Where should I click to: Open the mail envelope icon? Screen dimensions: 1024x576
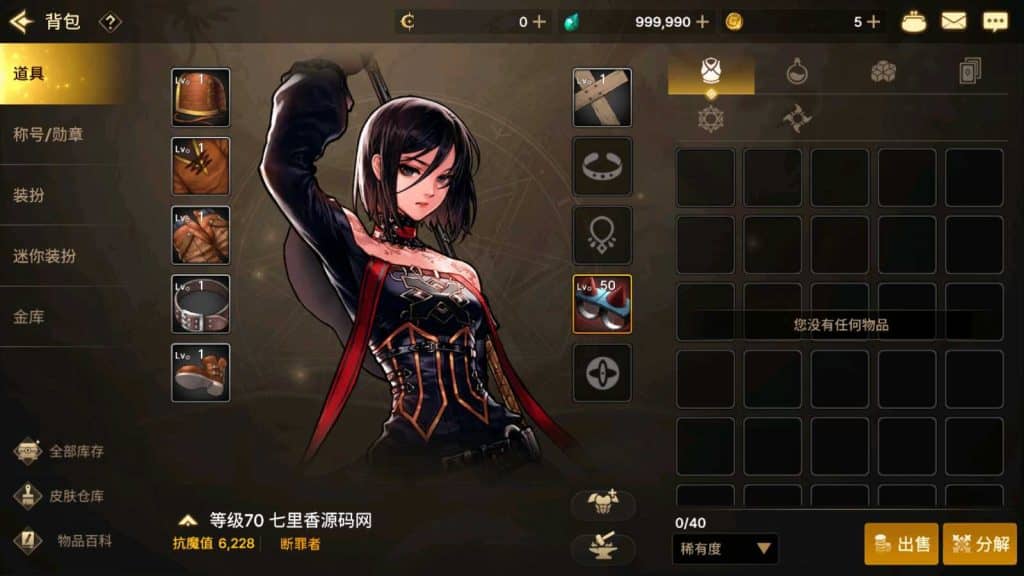point(954,21)
